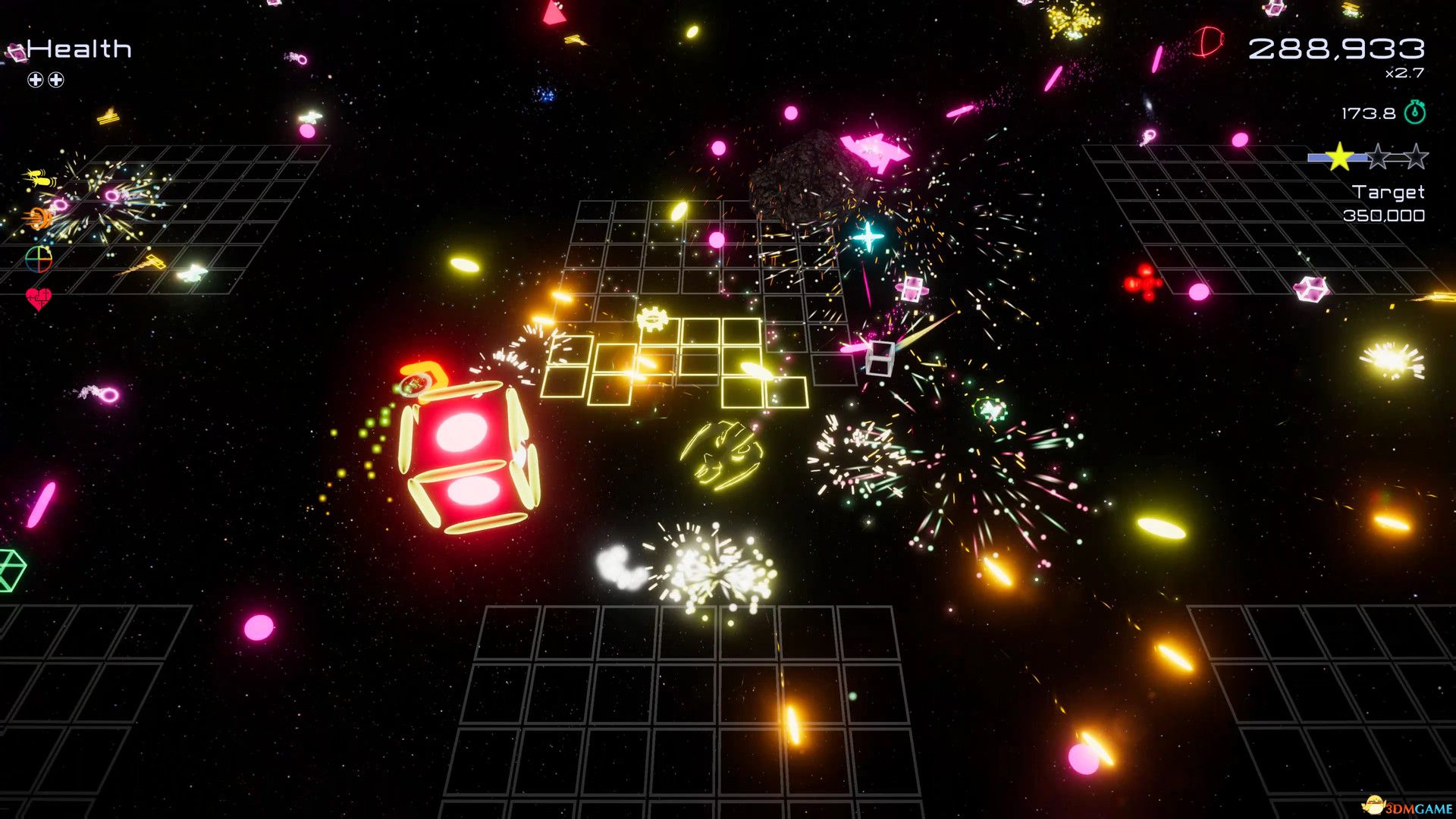Expand the score multiplier x2.7 display
The width and height of the screenshot is (1456, 819).
pos(1403,73)
